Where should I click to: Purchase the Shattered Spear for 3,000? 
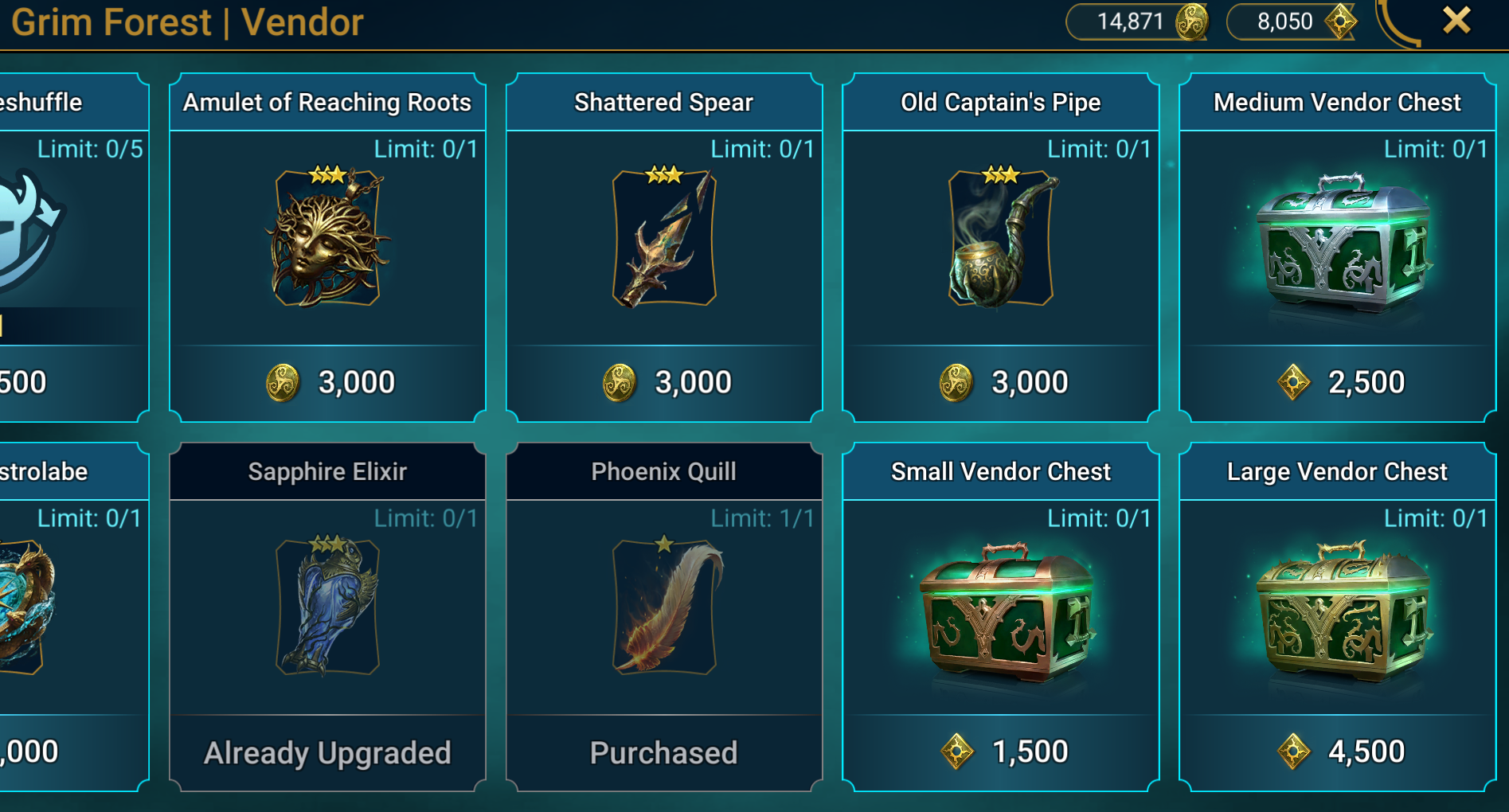664,383
